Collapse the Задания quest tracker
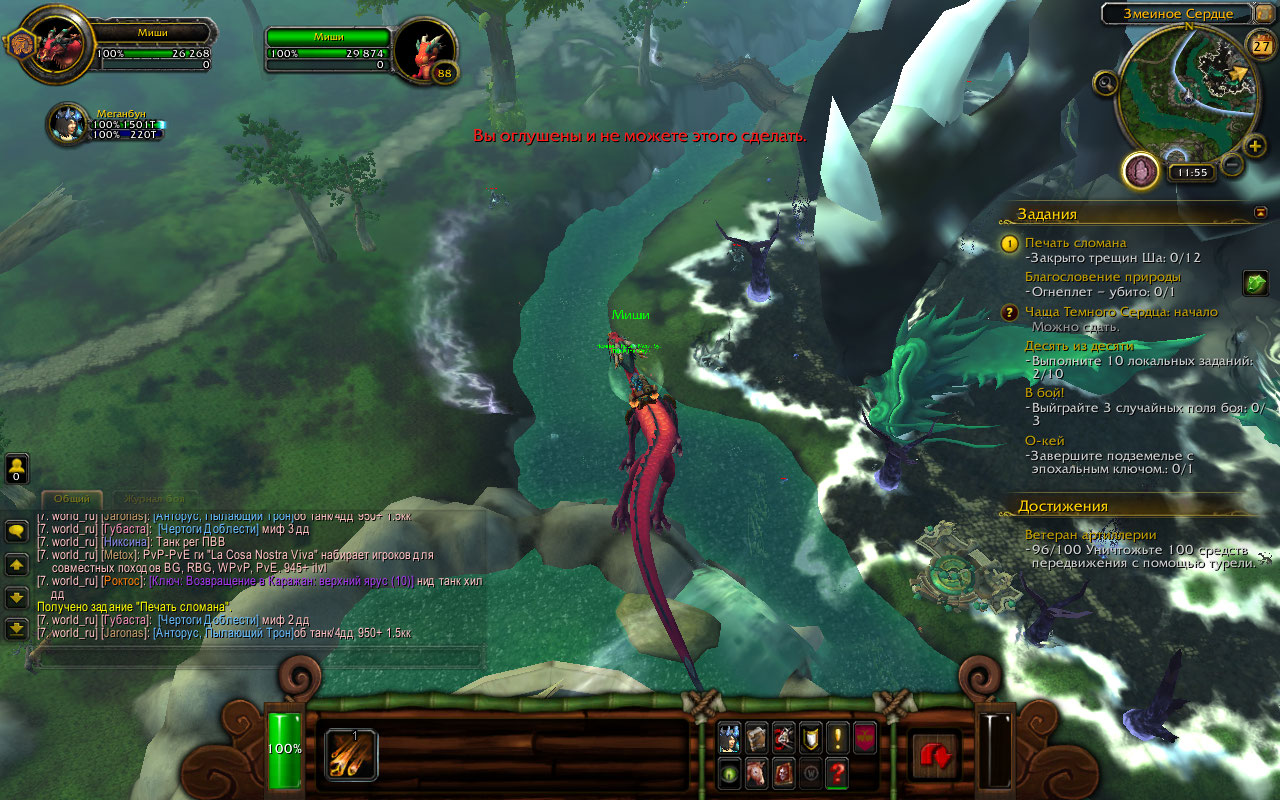This screenshot has width=1280, height=800. (1260, 213)
